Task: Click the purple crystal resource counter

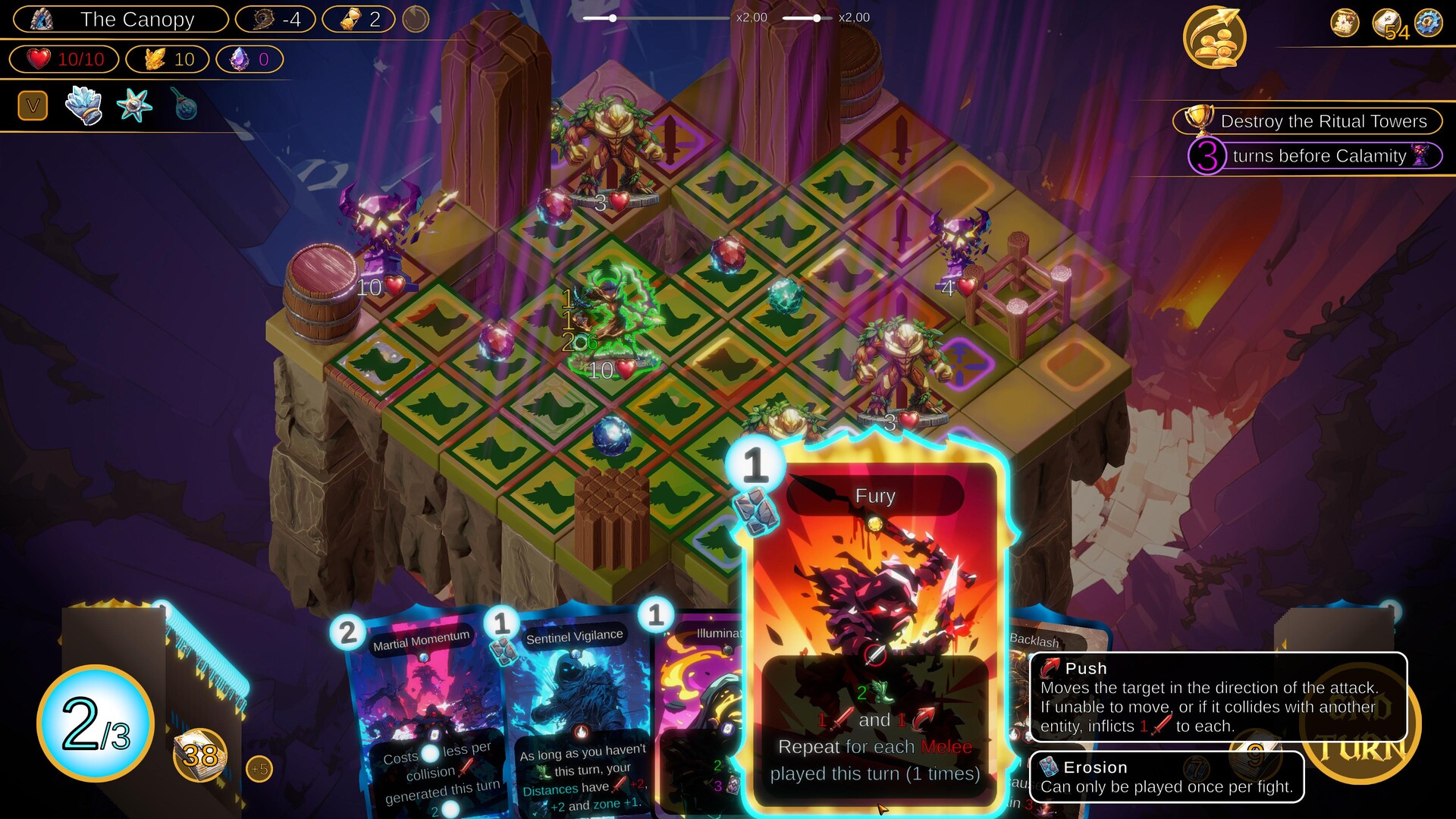Action: [250, 59]
